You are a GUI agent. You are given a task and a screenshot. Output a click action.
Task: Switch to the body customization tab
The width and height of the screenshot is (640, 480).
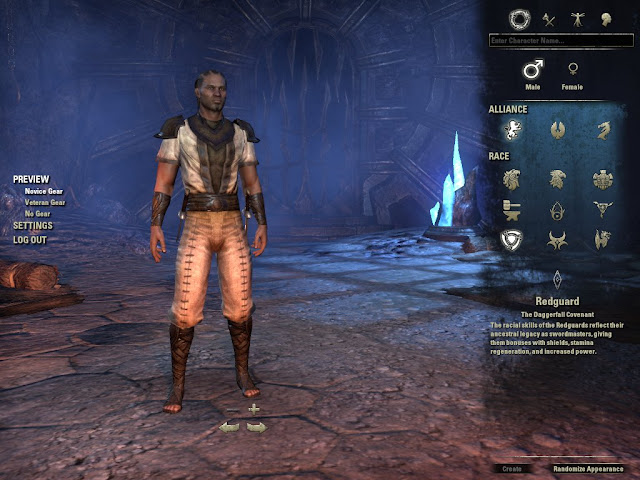(x=577, y=18)
